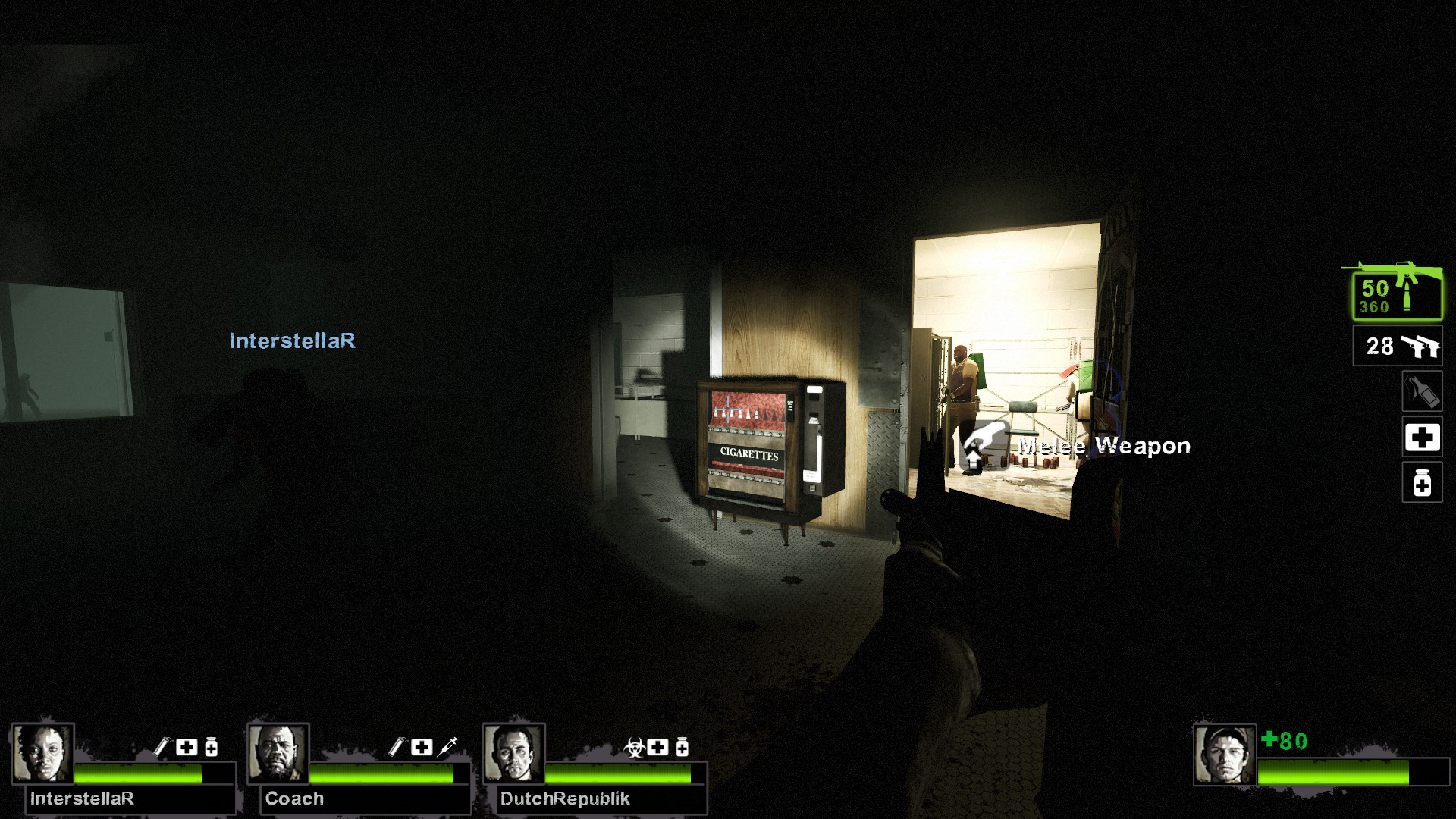This screenshot has height=819, width=1456.
Task: Pick the pain pills slot
Action: coord(1422,482)
